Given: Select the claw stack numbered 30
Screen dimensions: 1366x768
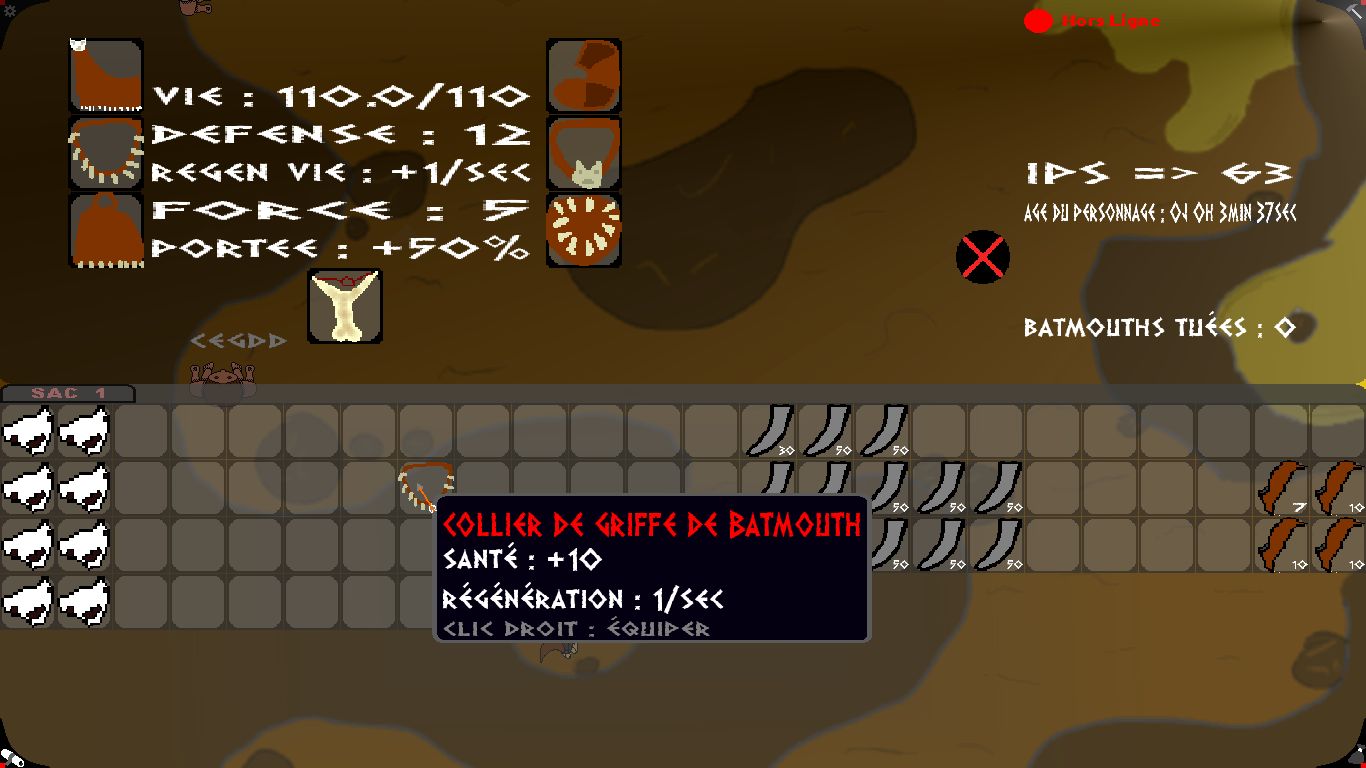Looking at the screenshot, I should pos(768,430).
